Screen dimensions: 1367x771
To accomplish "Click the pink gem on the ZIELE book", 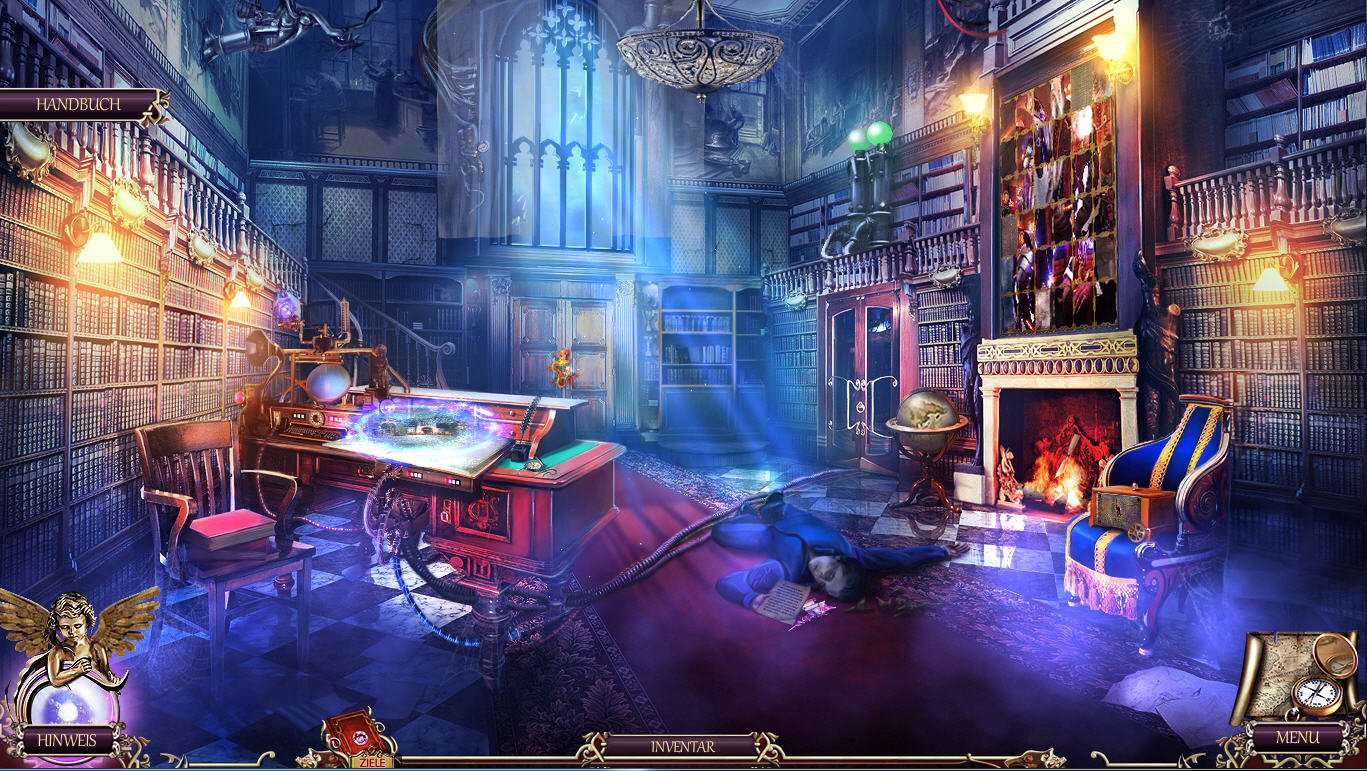I will pyautogui.click(x=358, y=738).
